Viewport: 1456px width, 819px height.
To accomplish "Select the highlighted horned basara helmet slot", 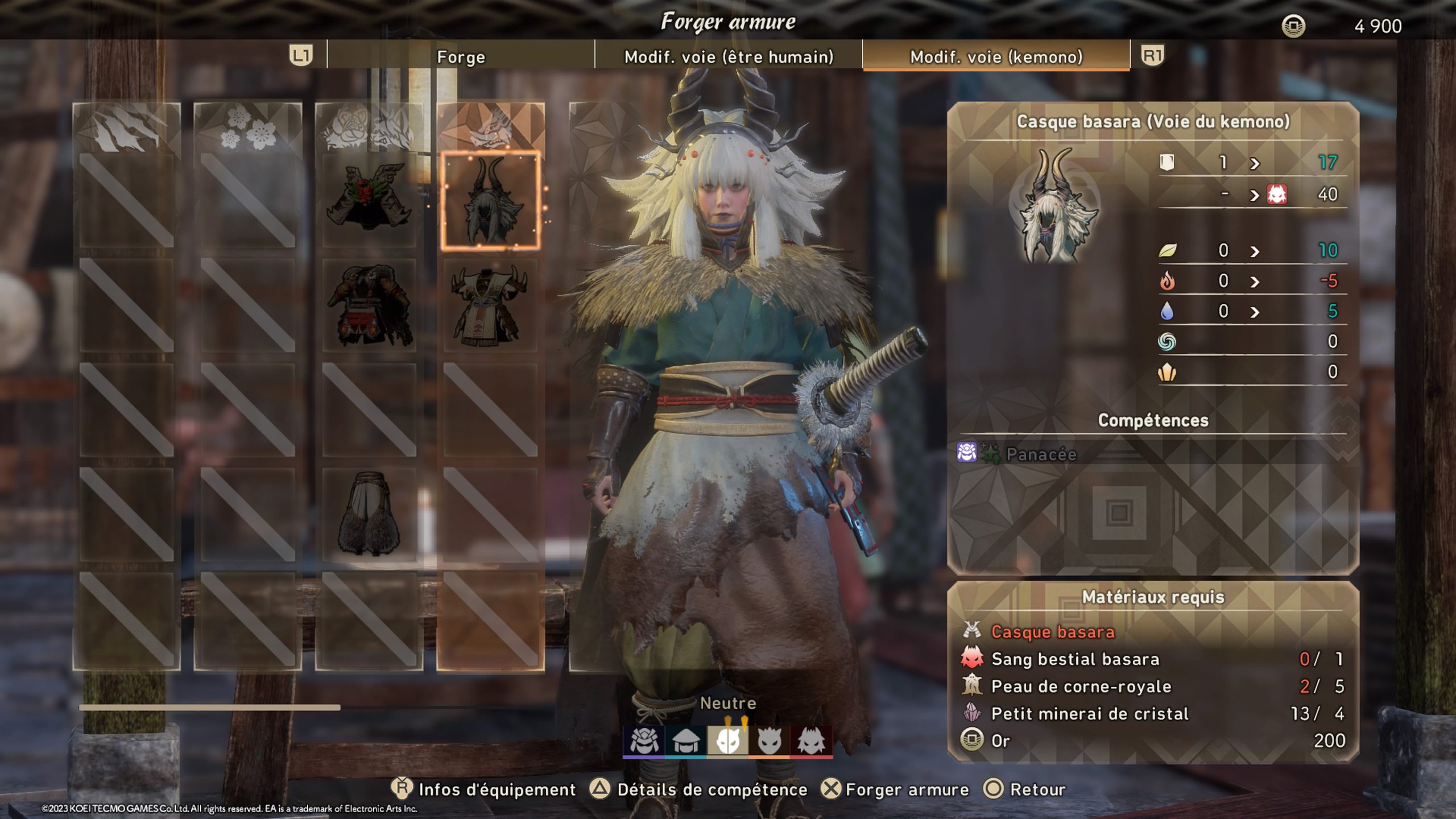I will (x=490, y=201).
